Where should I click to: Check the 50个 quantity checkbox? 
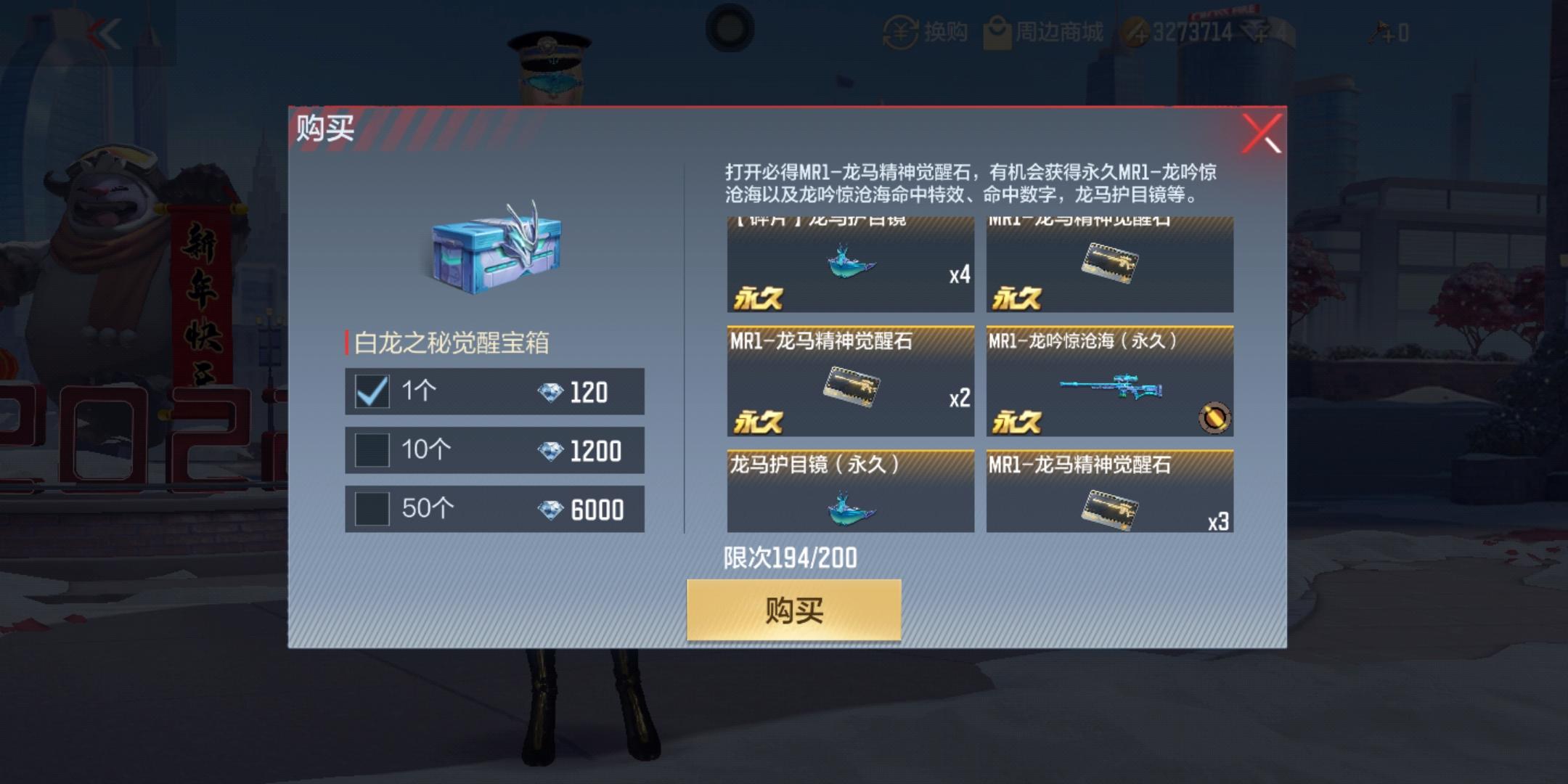click(372, 508)
